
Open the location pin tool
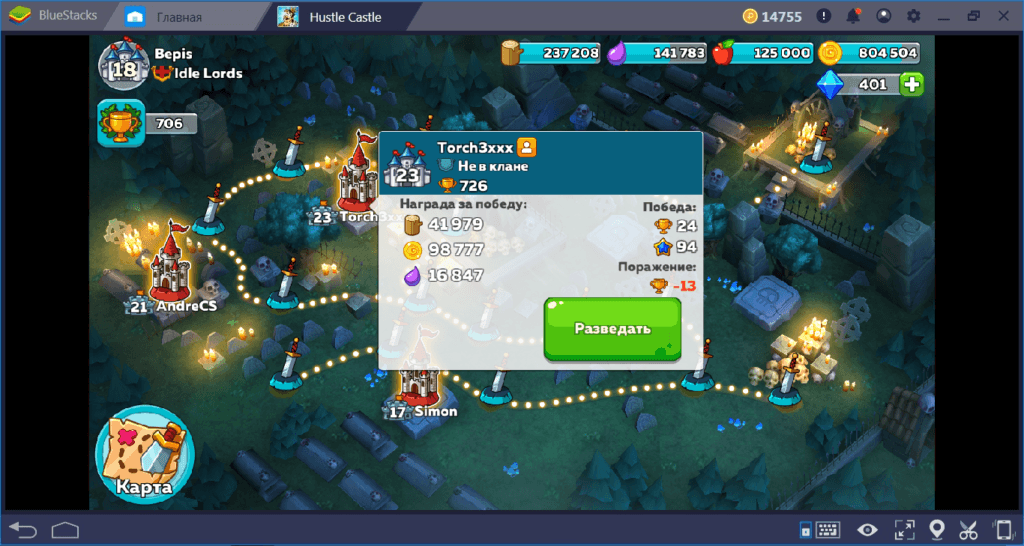pos(937,529)
